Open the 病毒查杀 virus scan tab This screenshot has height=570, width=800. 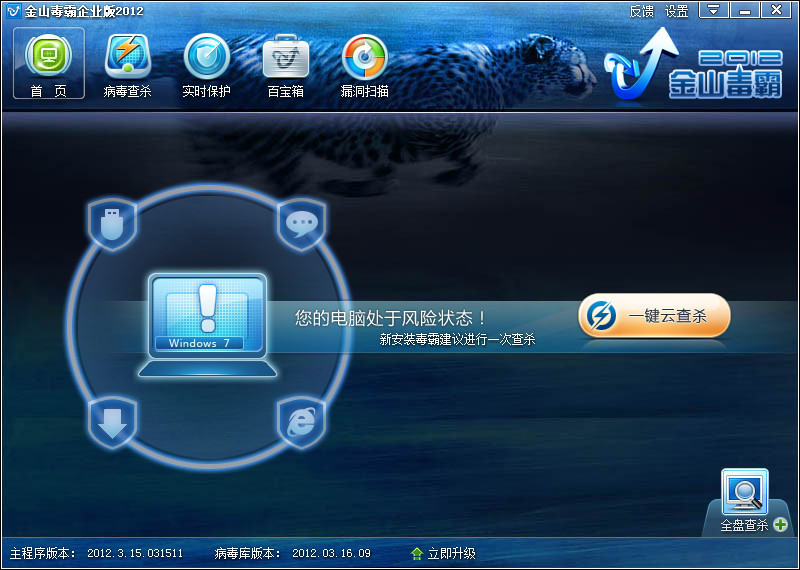point(127,63)
